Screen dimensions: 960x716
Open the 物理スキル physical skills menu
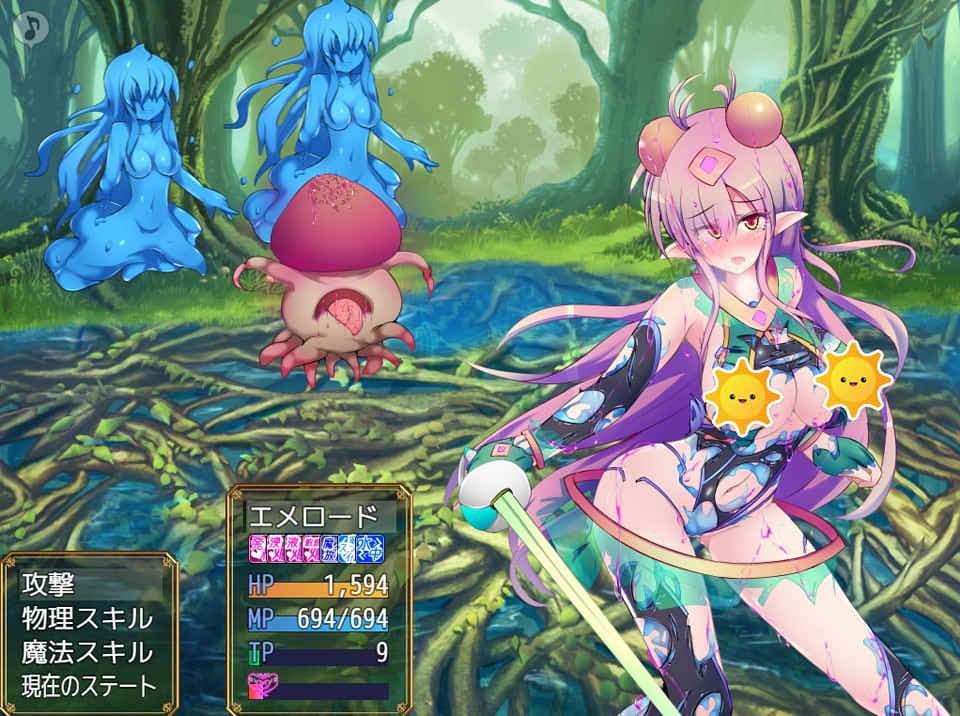pyautogui.click(x=87, y=618)
